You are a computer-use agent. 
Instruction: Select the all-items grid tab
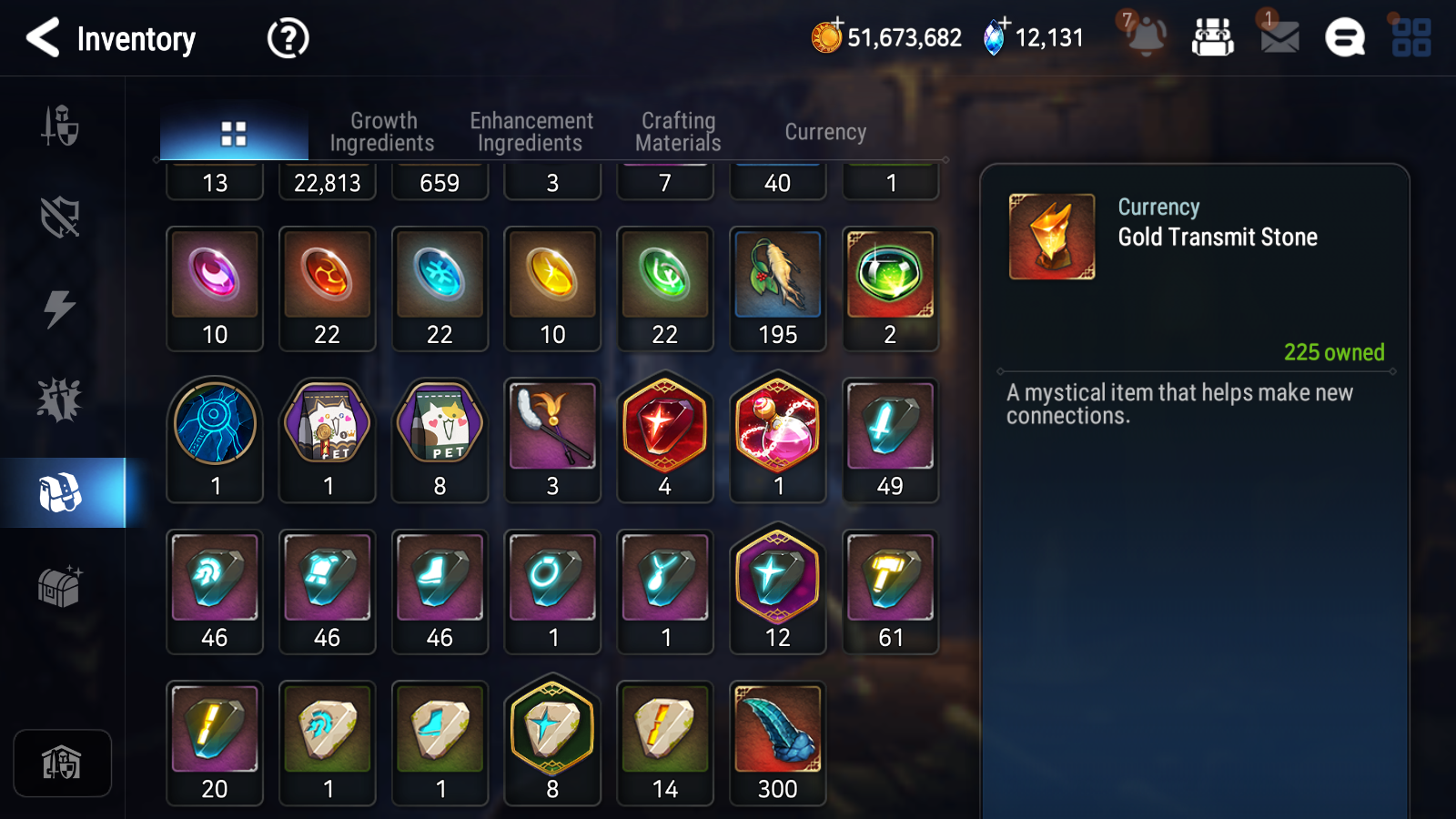point(234,134)
